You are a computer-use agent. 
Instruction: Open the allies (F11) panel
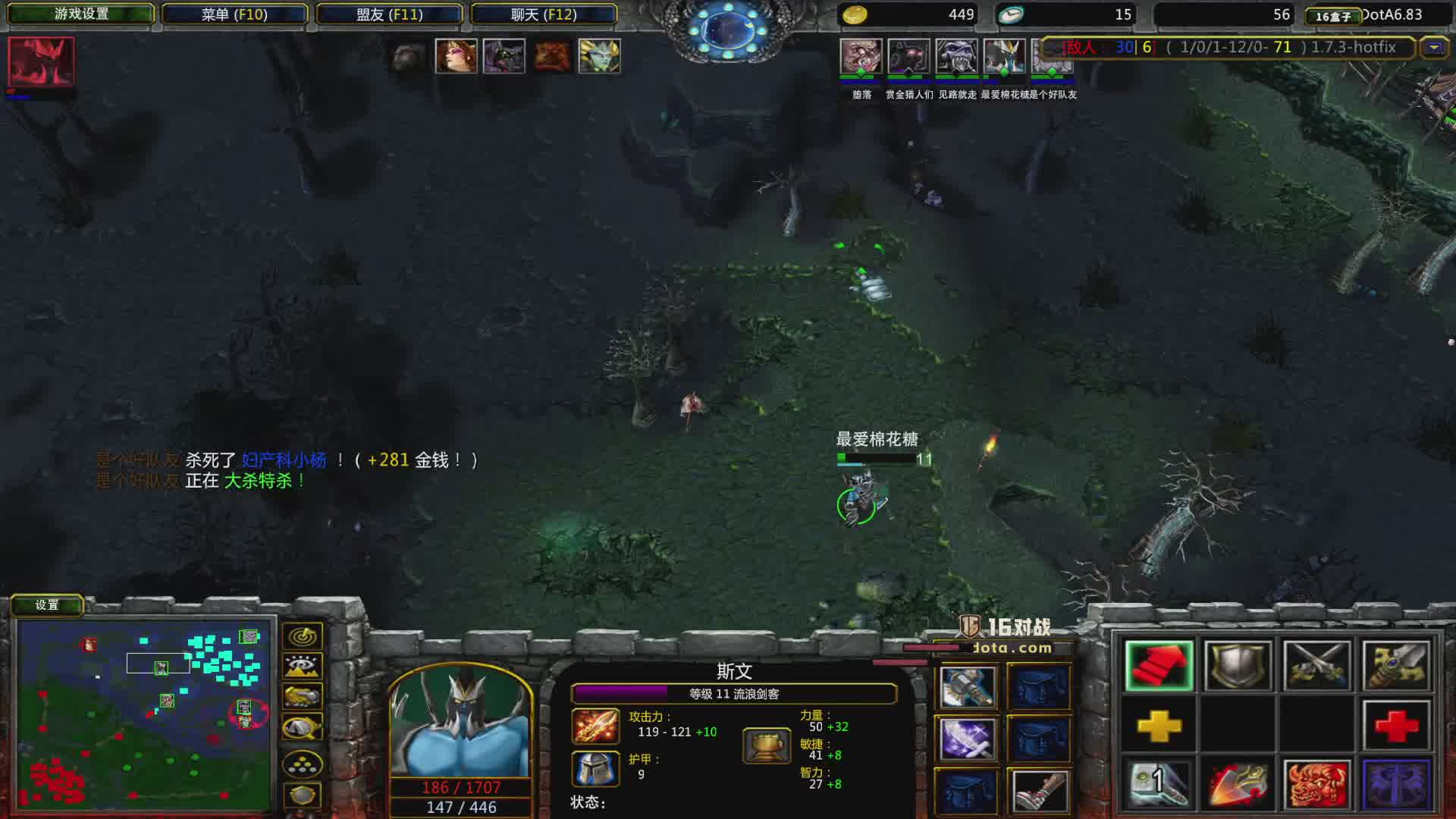click(389, 14)
